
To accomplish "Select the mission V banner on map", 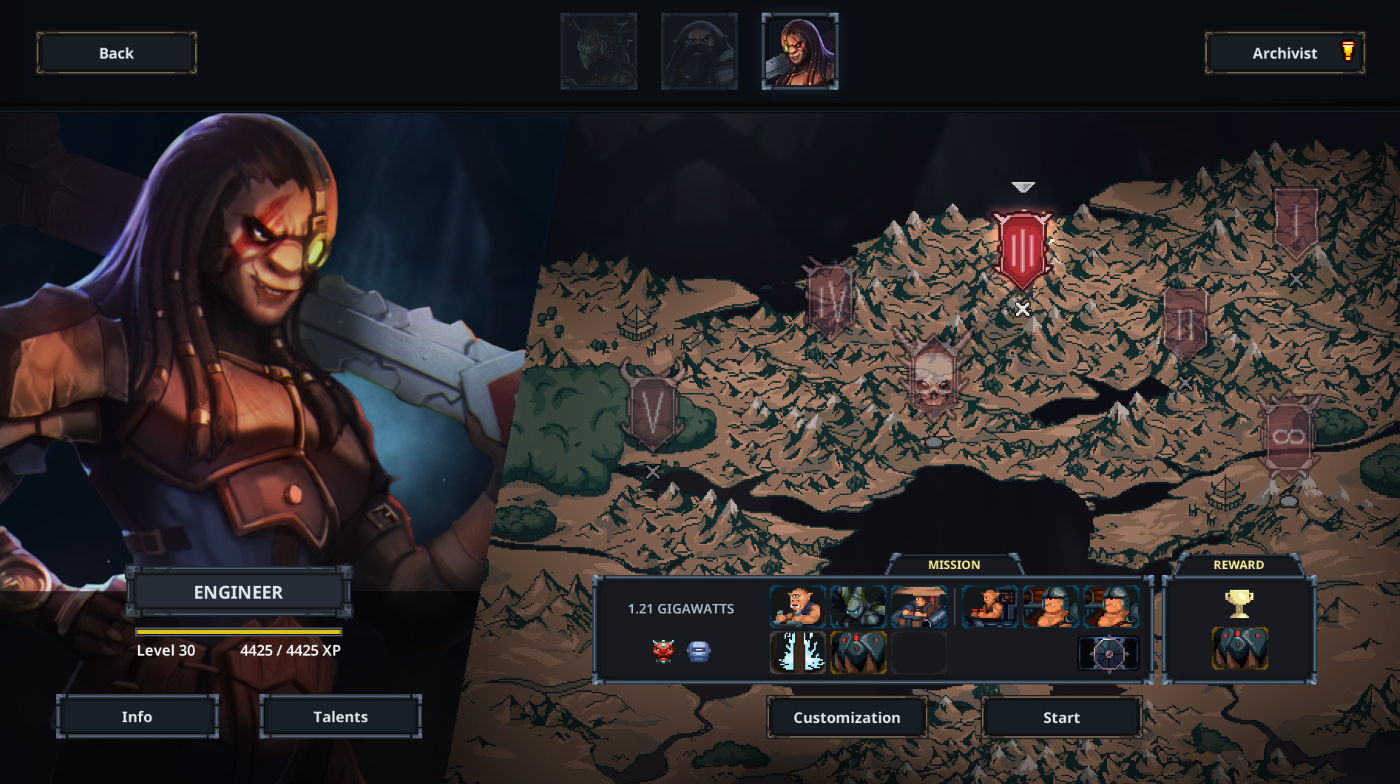I will [652, 408].
